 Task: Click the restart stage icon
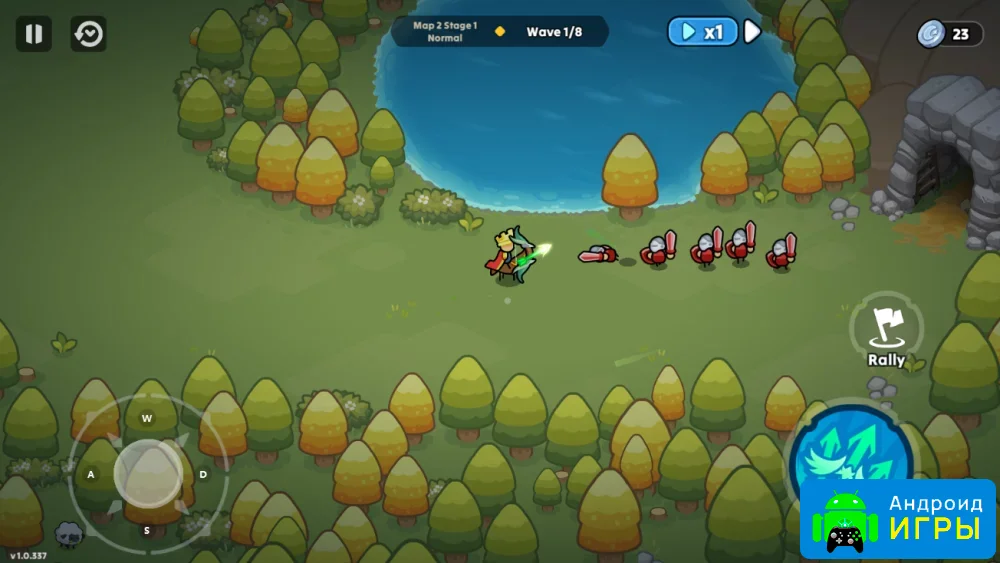tap(89, 34)
